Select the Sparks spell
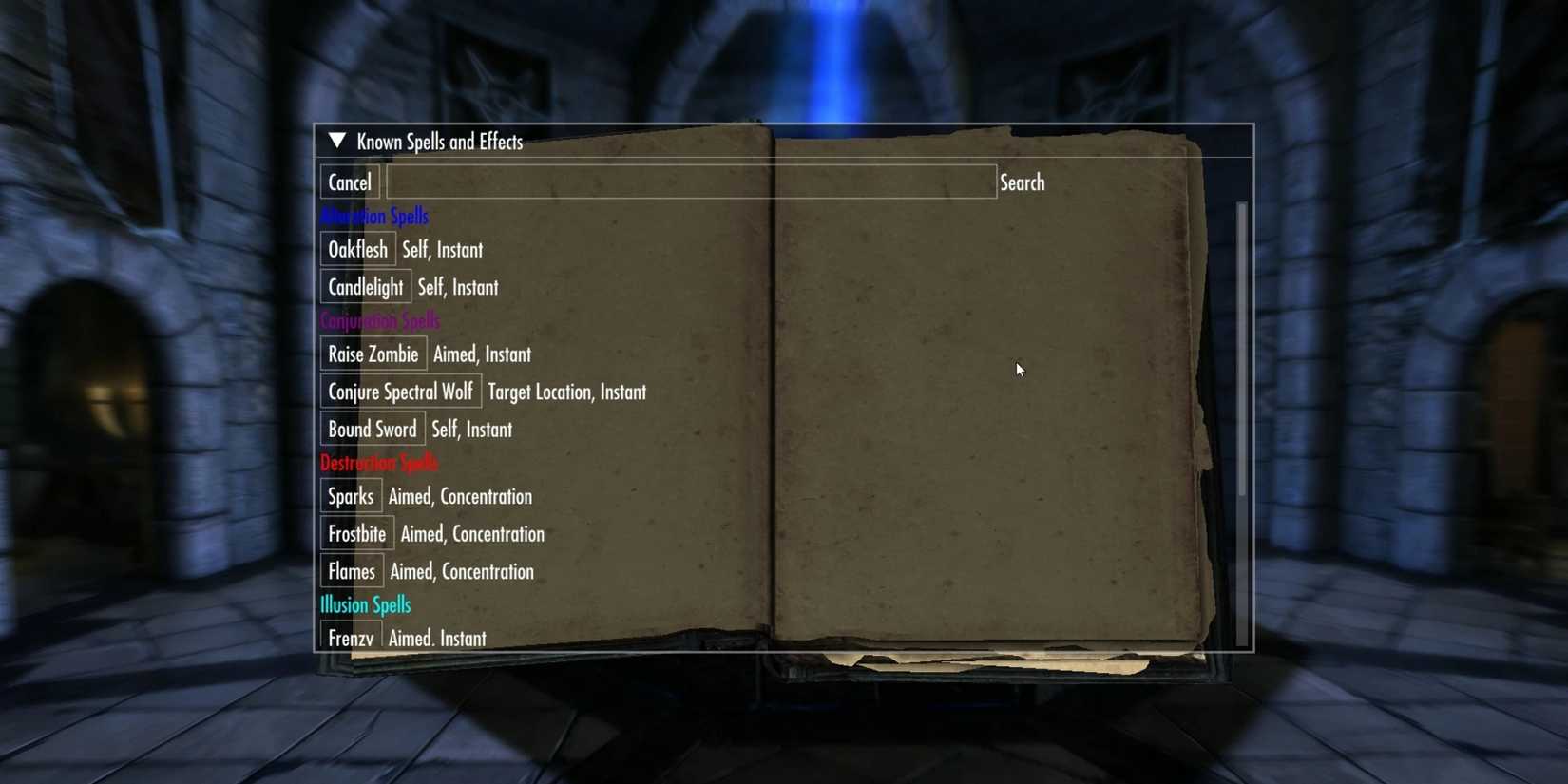This screenshot has width=1568, height=784. click(x=350, y=496)
